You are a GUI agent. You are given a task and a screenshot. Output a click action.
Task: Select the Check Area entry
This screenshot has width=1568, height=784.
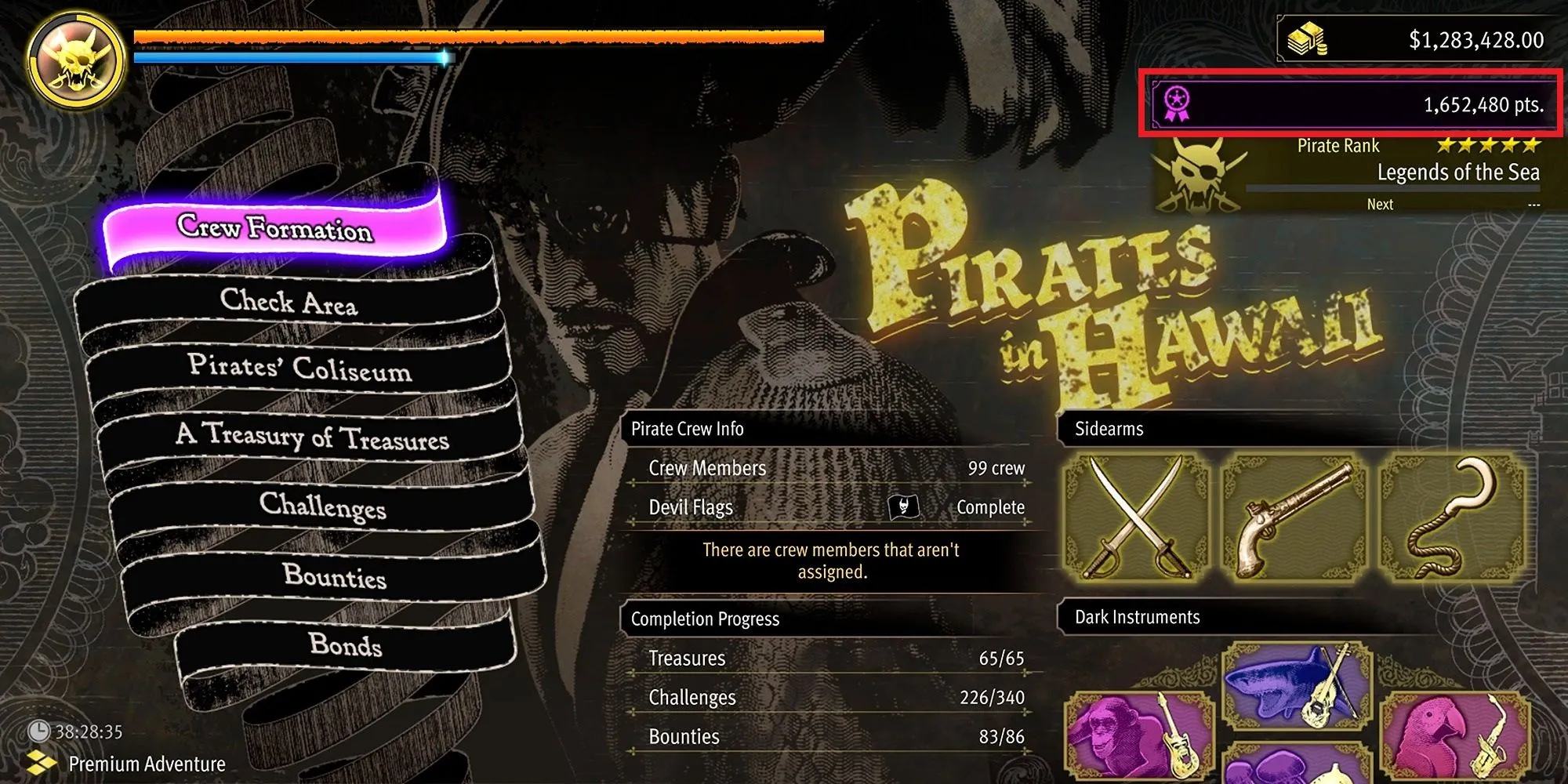click(x=289, y=302)
